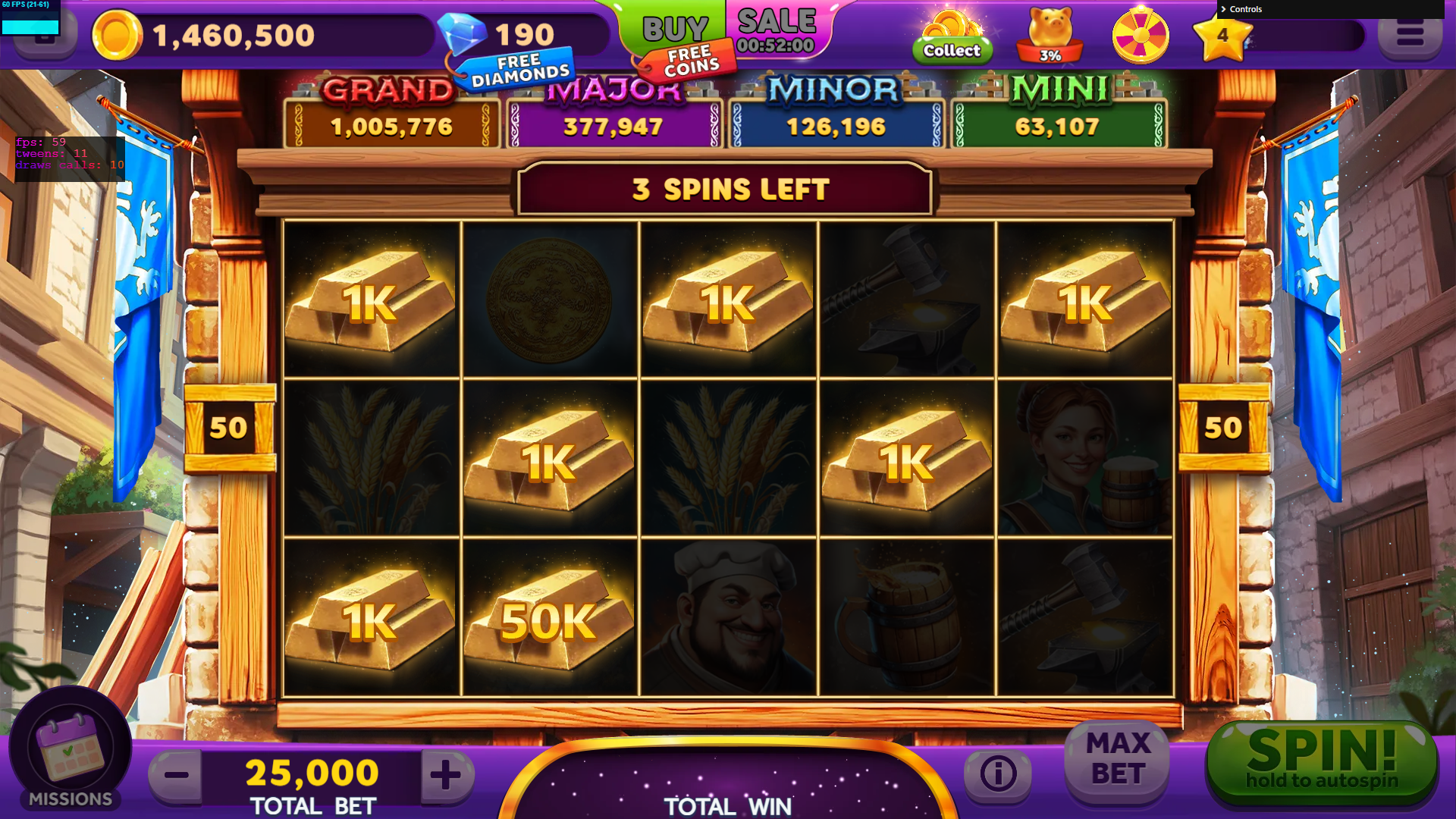This screenshot has width=1456, height=819.
Task: Open the hamburger menu
Action: coord(1409,35)
